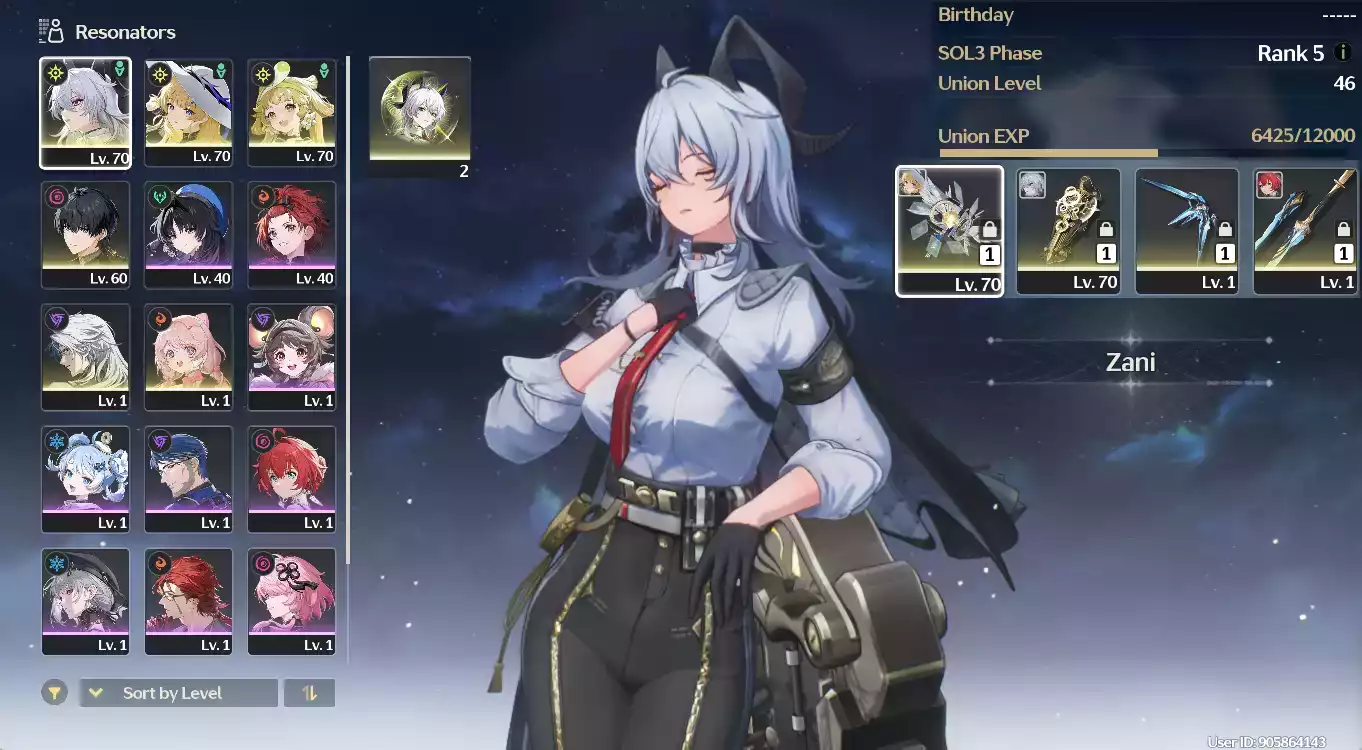Select the Zani resonator portrait

coord(85,112)
